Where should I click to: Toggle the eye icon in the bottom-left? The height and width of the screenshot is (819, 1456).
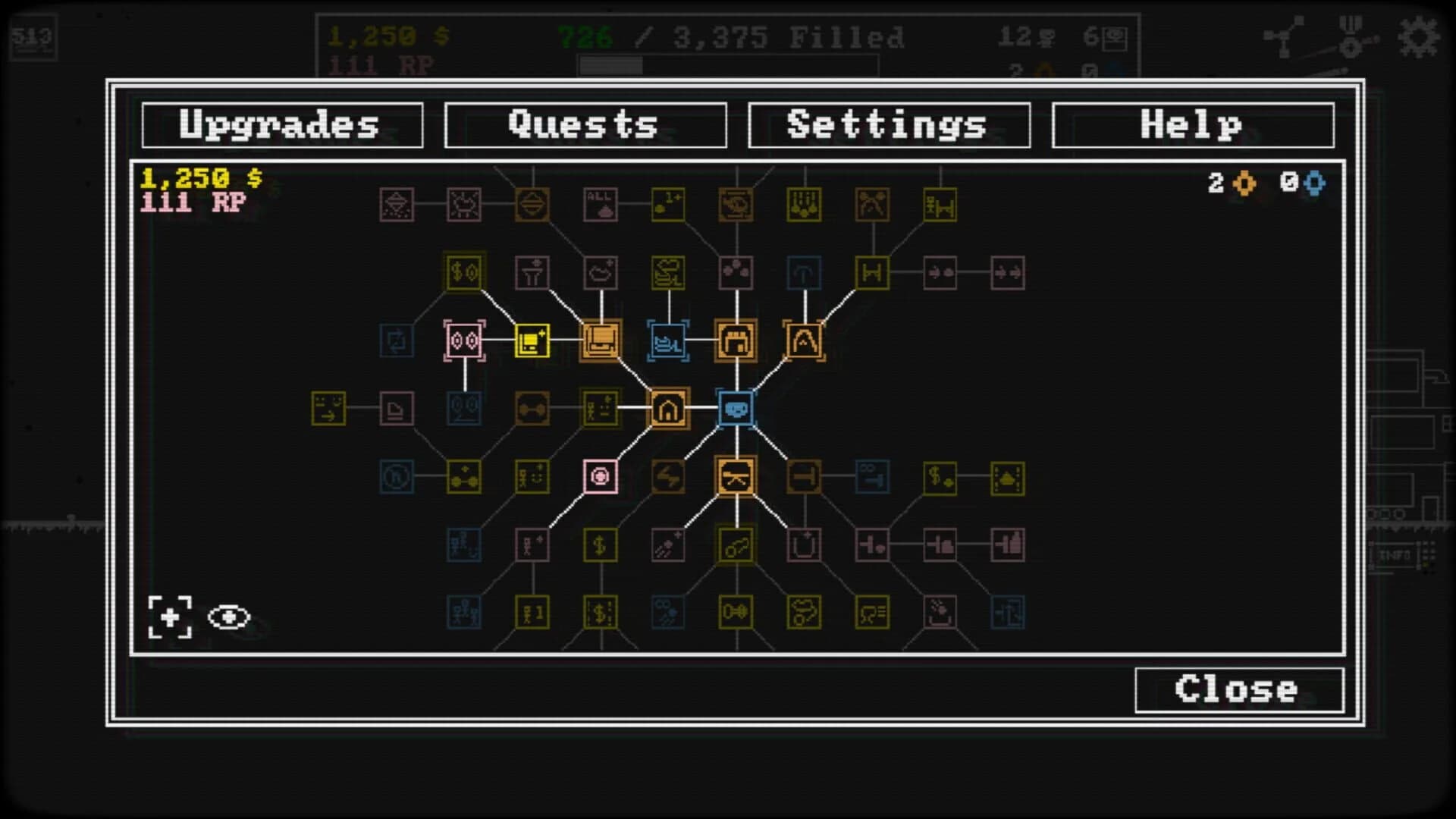230,618
